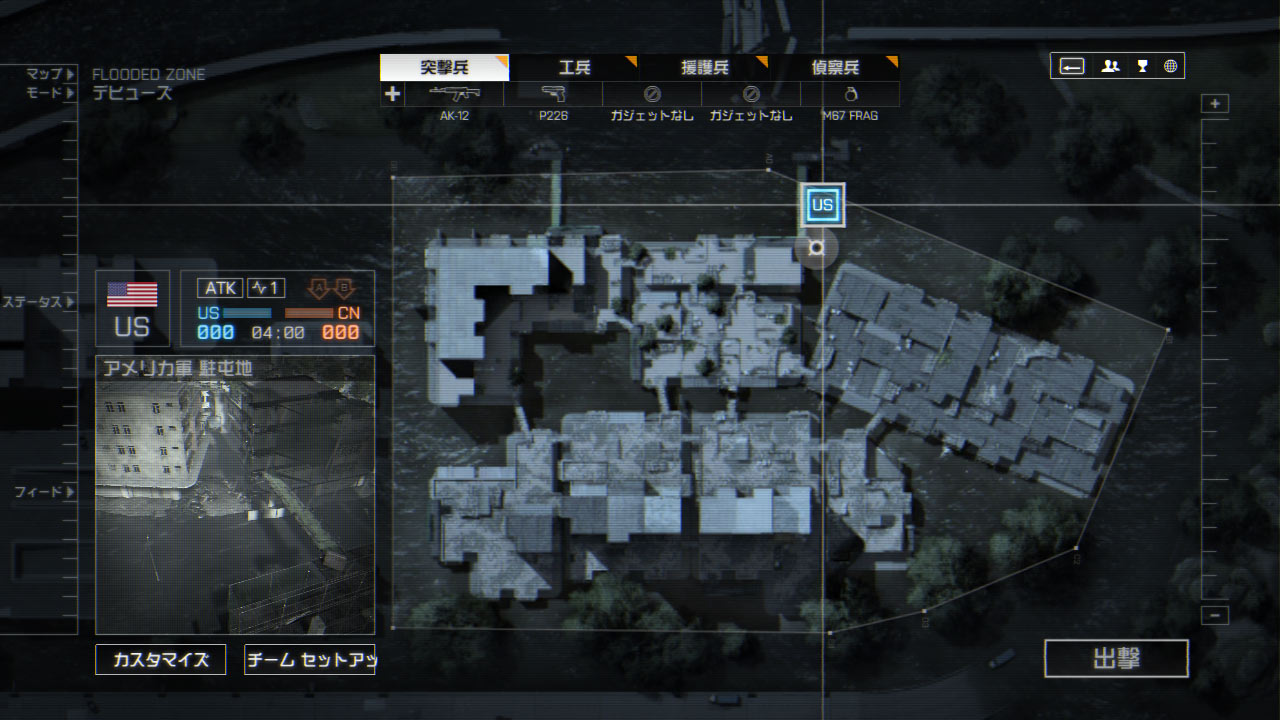Click the back arrow icon
This screenshot has width=1280, height=720.
[1072, 67]
